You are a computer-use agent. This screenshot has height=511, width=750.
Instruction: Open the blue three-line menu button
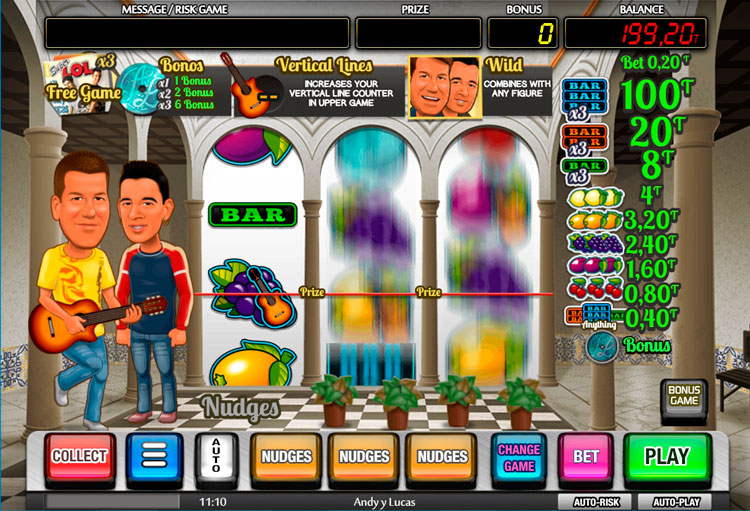pyautogui.click(x=155, y=458)
